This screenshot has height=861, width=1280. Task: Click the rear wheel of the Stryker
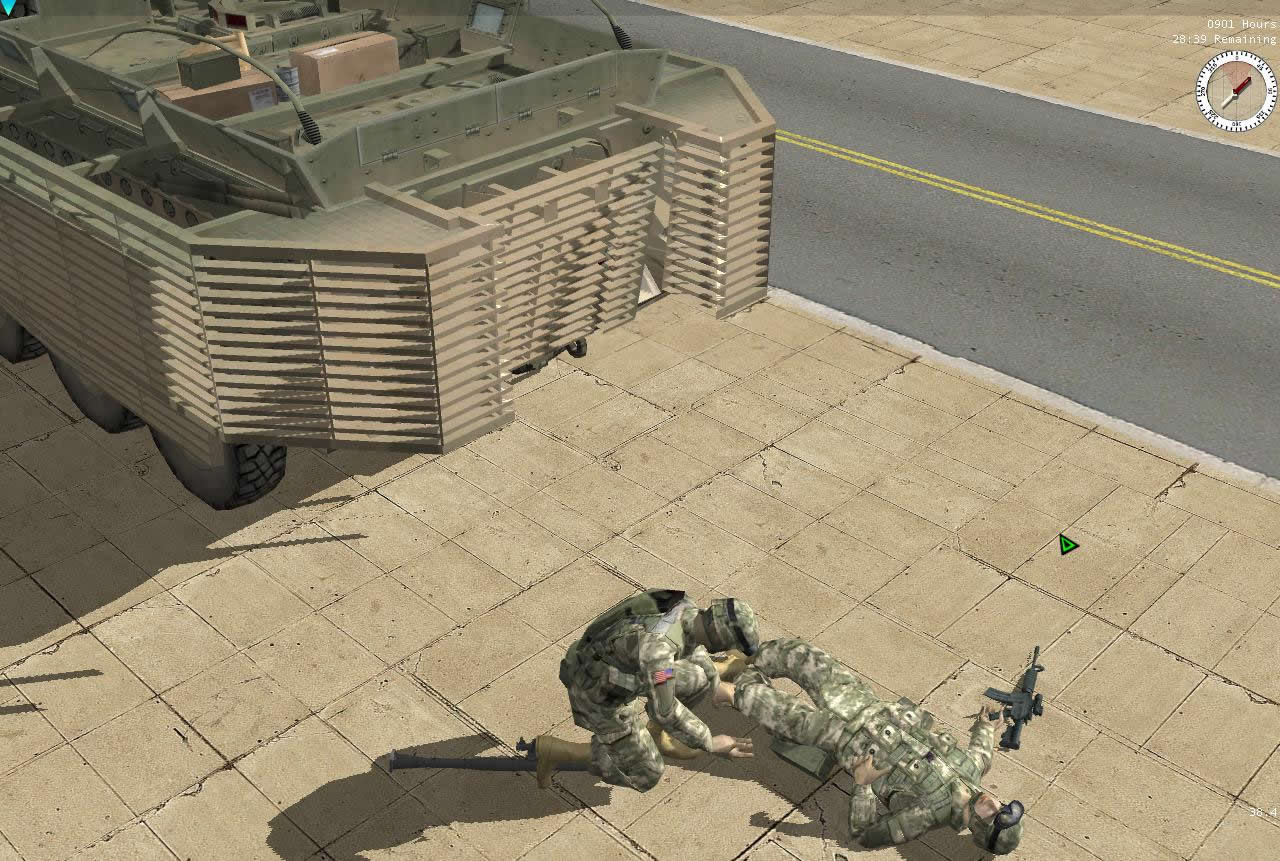click(255, 465)
